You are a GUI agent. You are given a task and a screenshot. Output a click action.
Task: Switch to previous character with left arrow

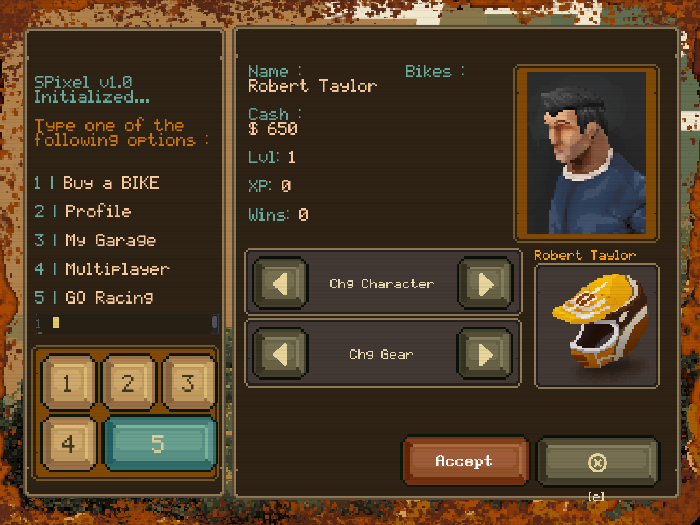(282, 284)
